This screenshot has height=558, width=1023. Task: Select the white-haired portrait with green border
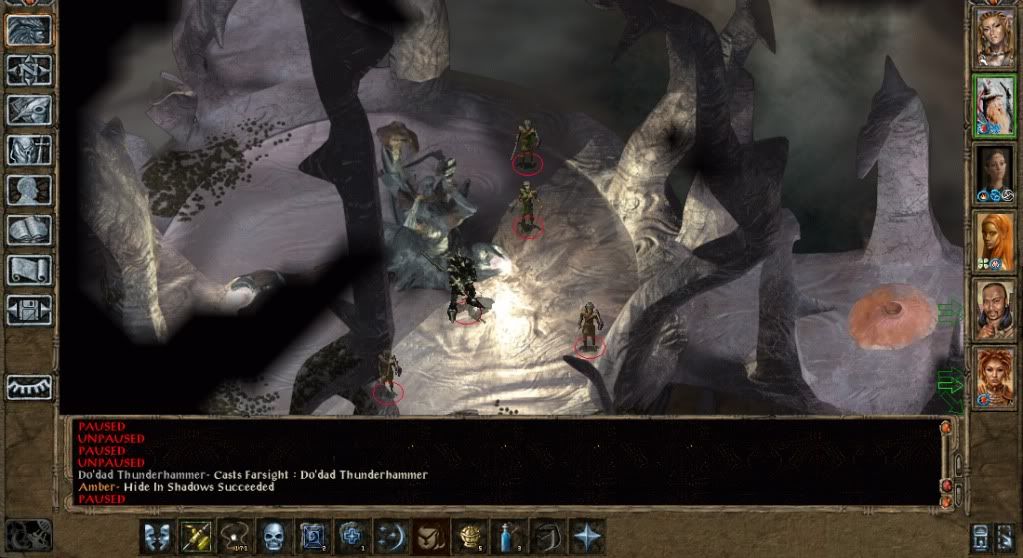[994, 105]
